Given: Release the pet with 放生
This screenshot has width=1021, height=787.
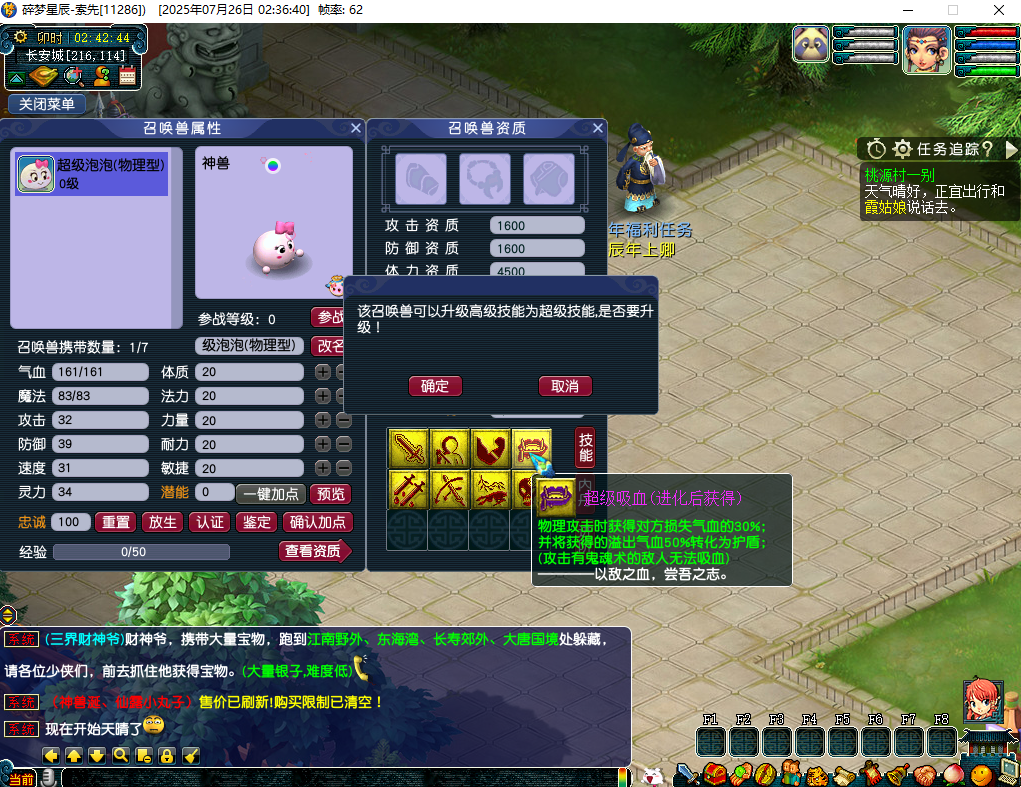Looking at the screenshot, I should (163, 522).
